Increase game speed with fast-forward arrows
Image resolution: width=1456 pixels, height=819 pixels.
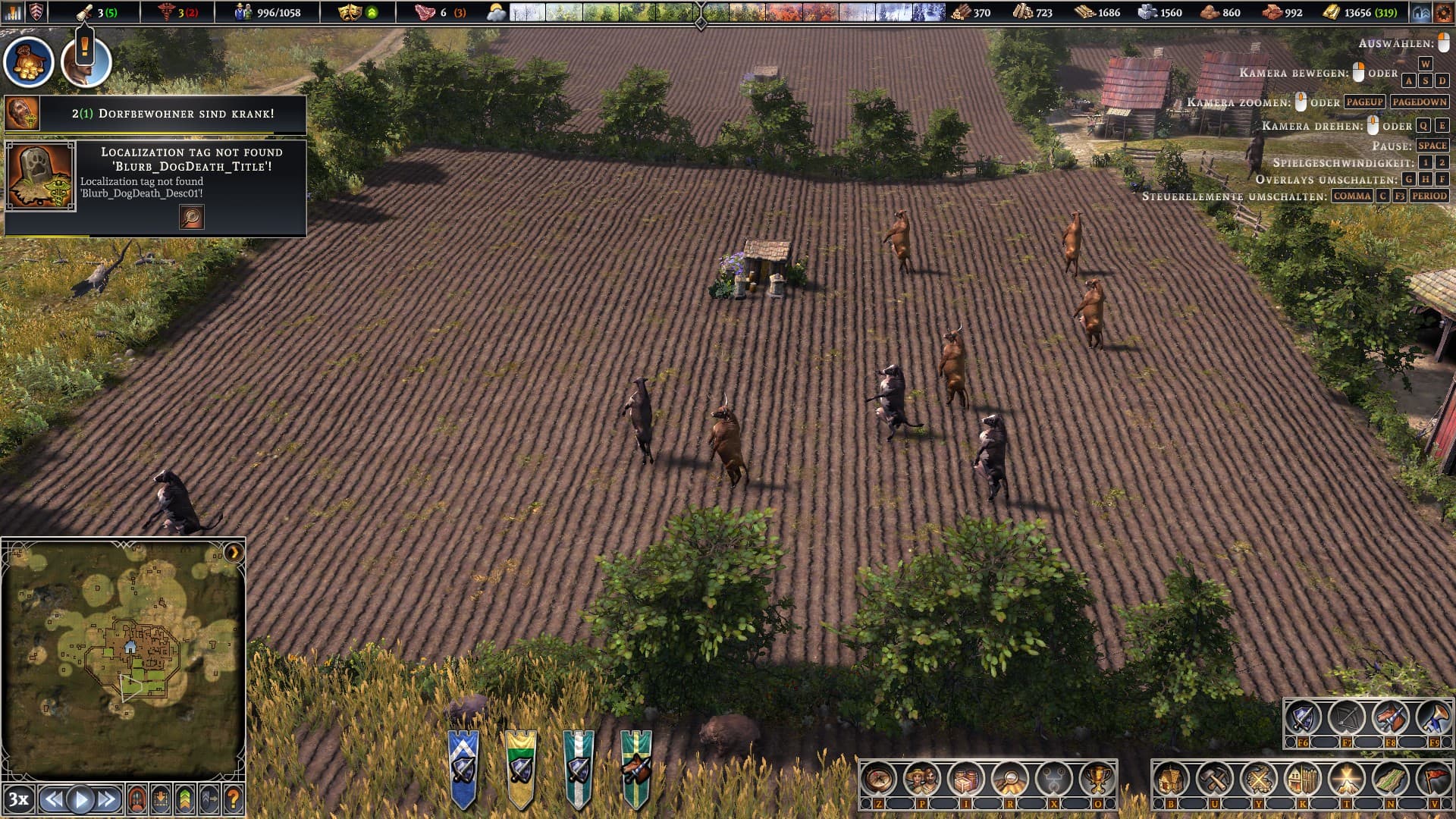pyautogui.click(x=107, y=799)
